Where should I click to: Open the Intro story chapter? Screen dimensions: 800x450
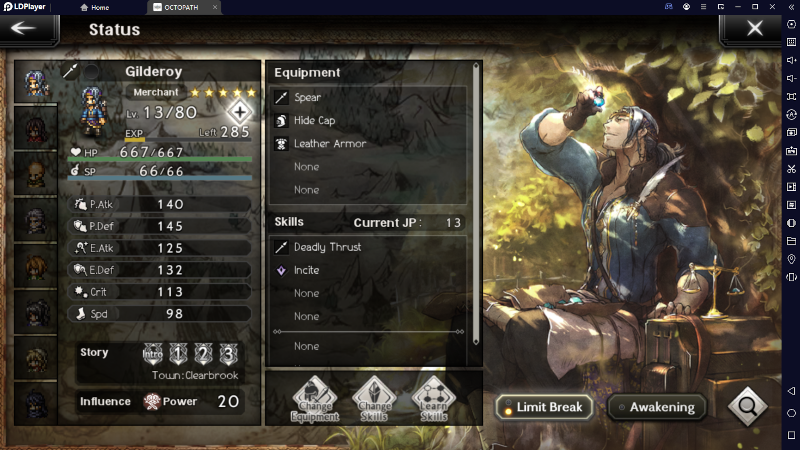tap(151, 353)
